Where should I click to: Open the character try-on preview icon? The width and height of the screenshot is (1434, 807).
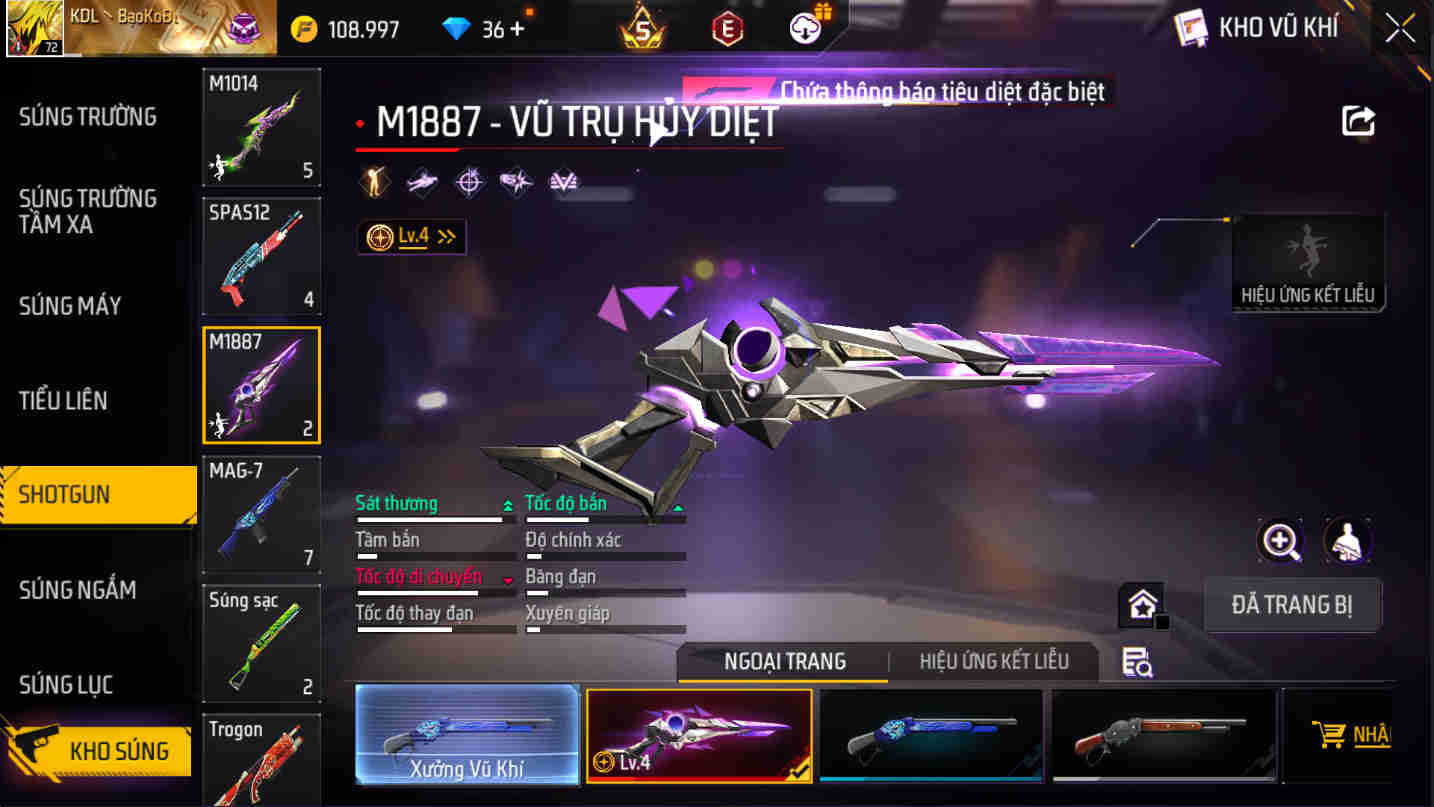coord(1347,541)
